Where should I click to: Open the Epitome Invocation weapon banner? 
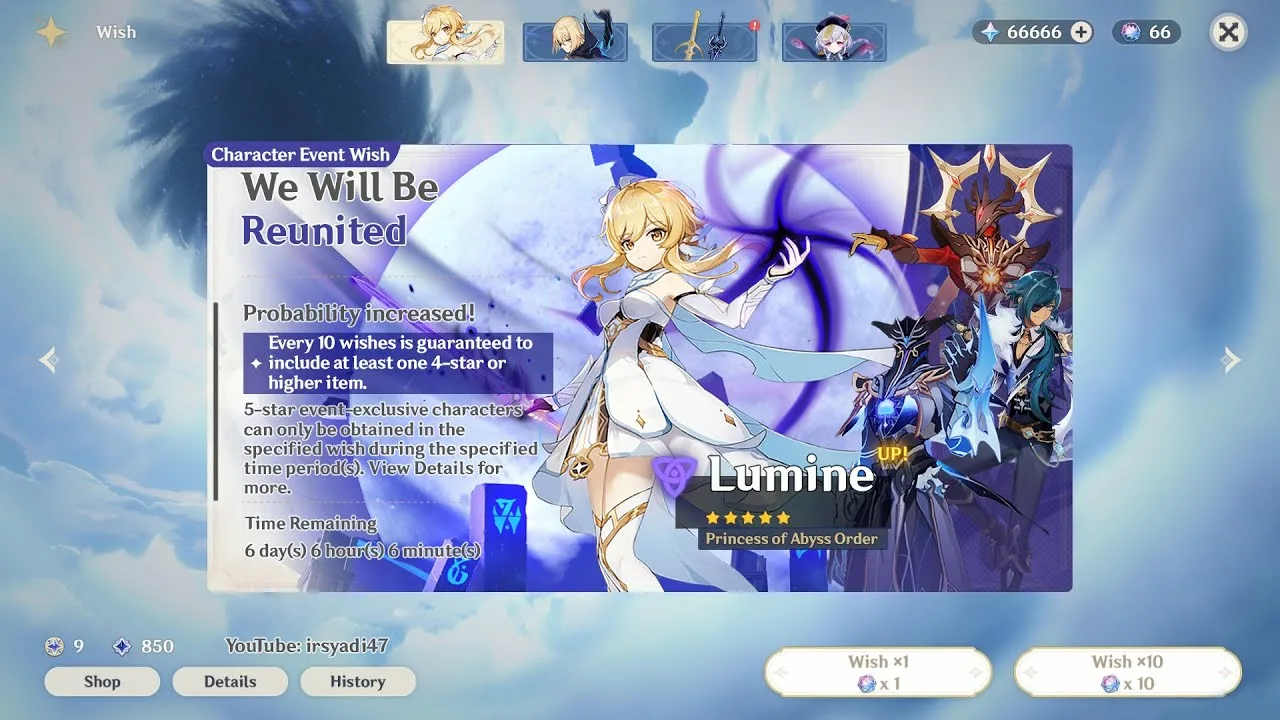(x=704, y=40)
